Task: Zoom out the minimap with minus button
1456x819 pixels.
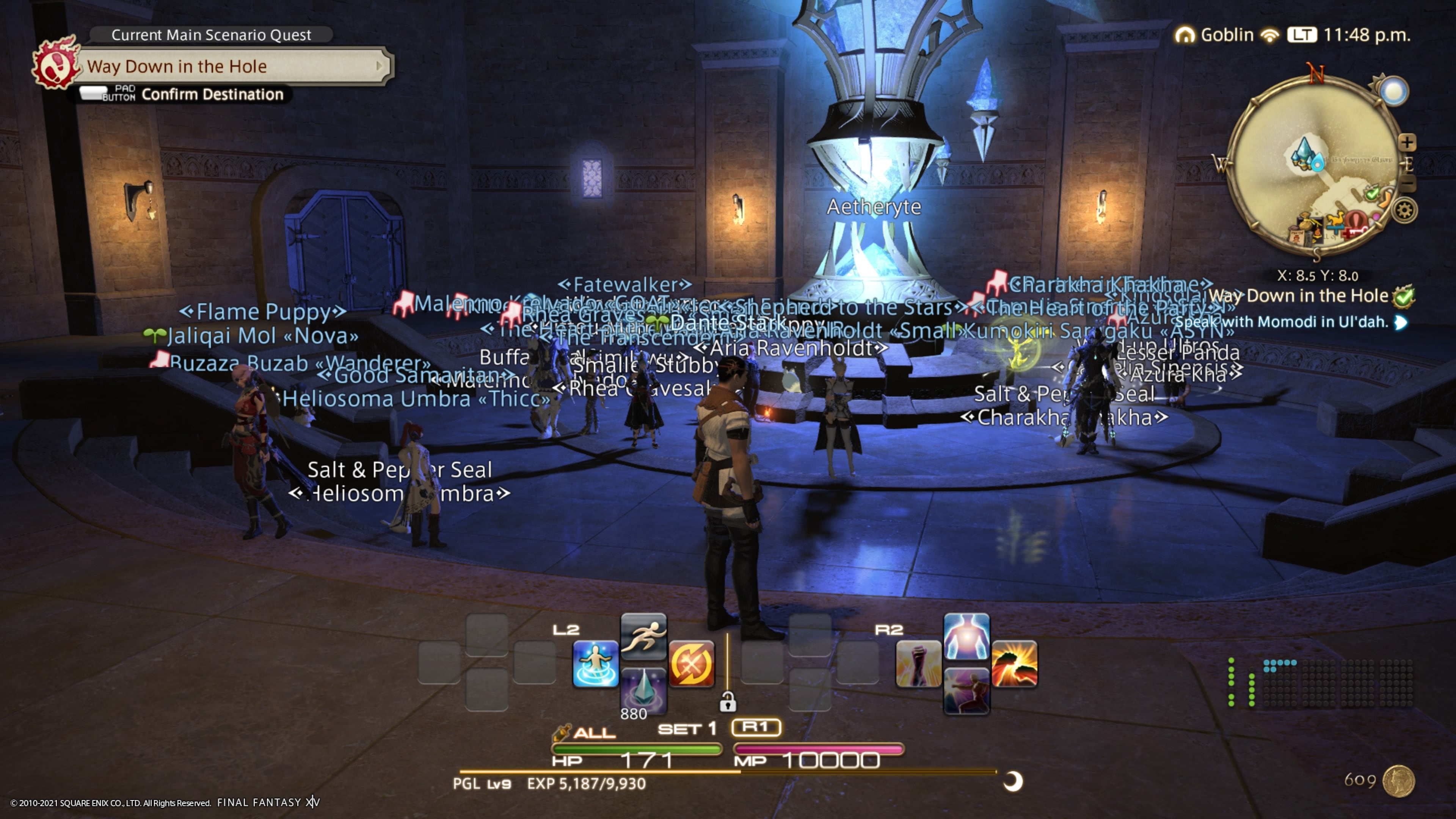Action: [1408, 184]
